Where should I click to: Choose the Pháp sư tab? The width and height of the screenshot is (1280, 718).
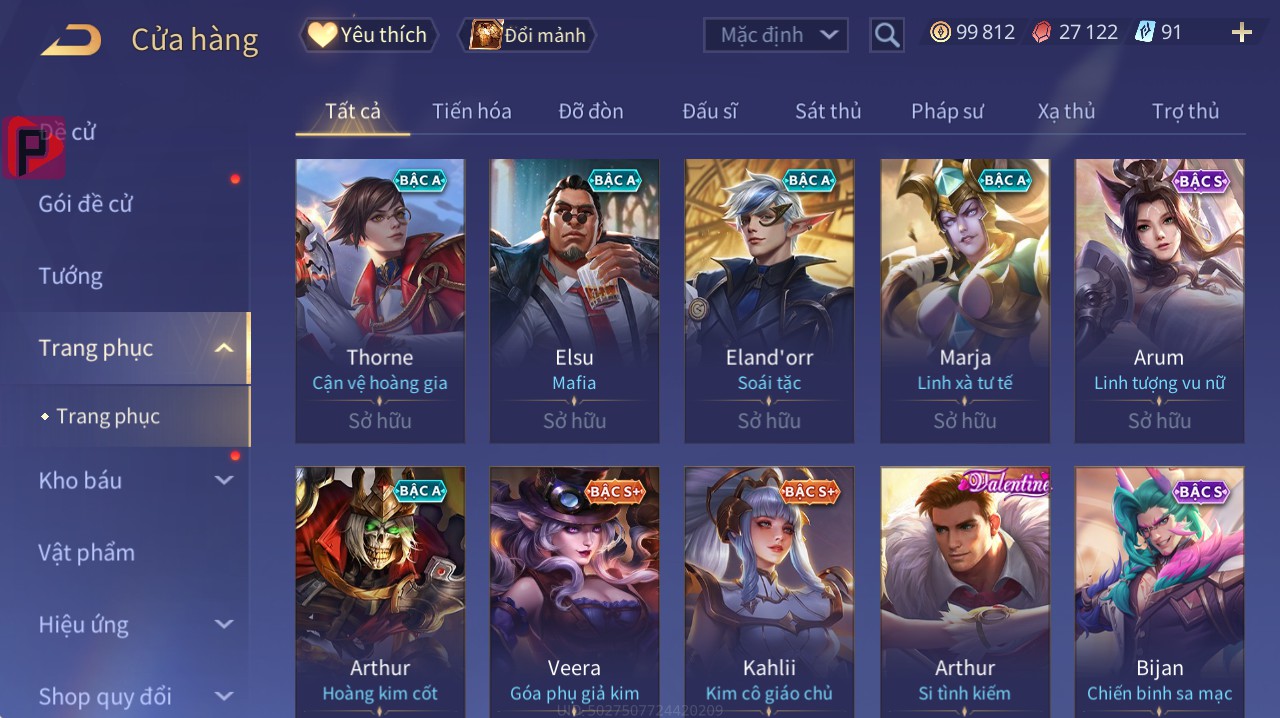[x=947, y=111]
